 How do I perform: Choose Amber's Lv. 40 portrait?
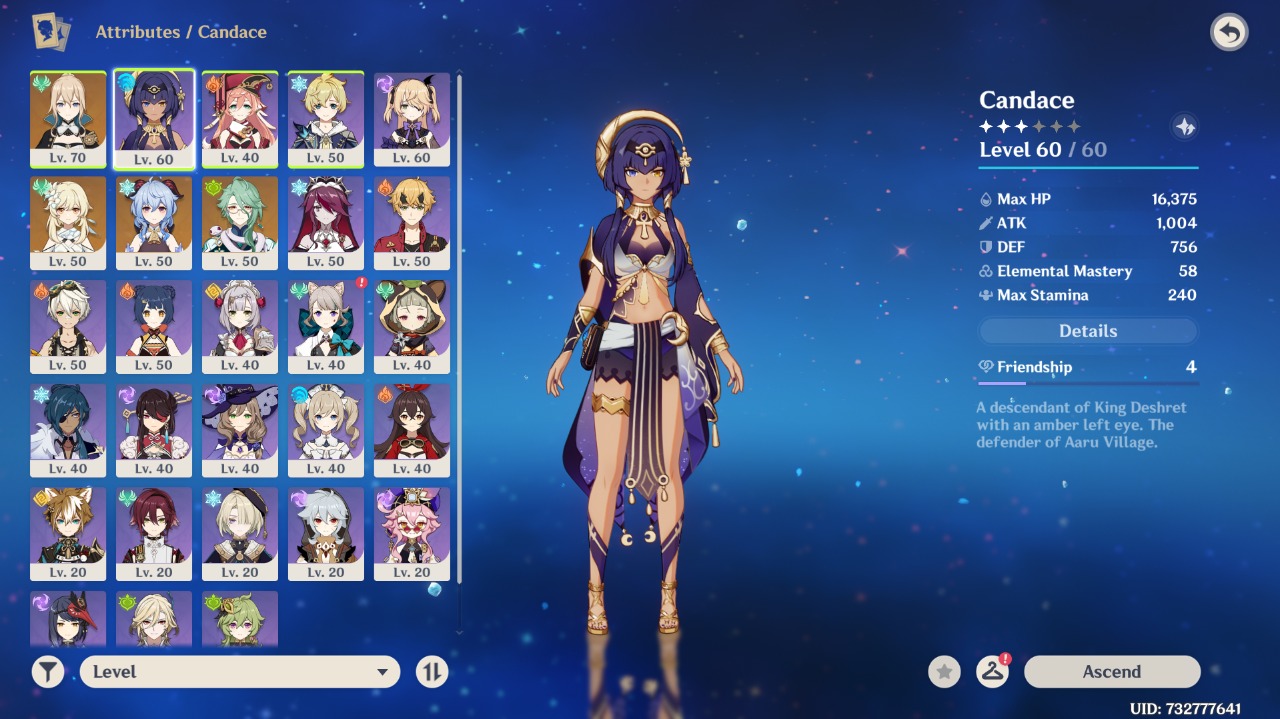(412, 430)
